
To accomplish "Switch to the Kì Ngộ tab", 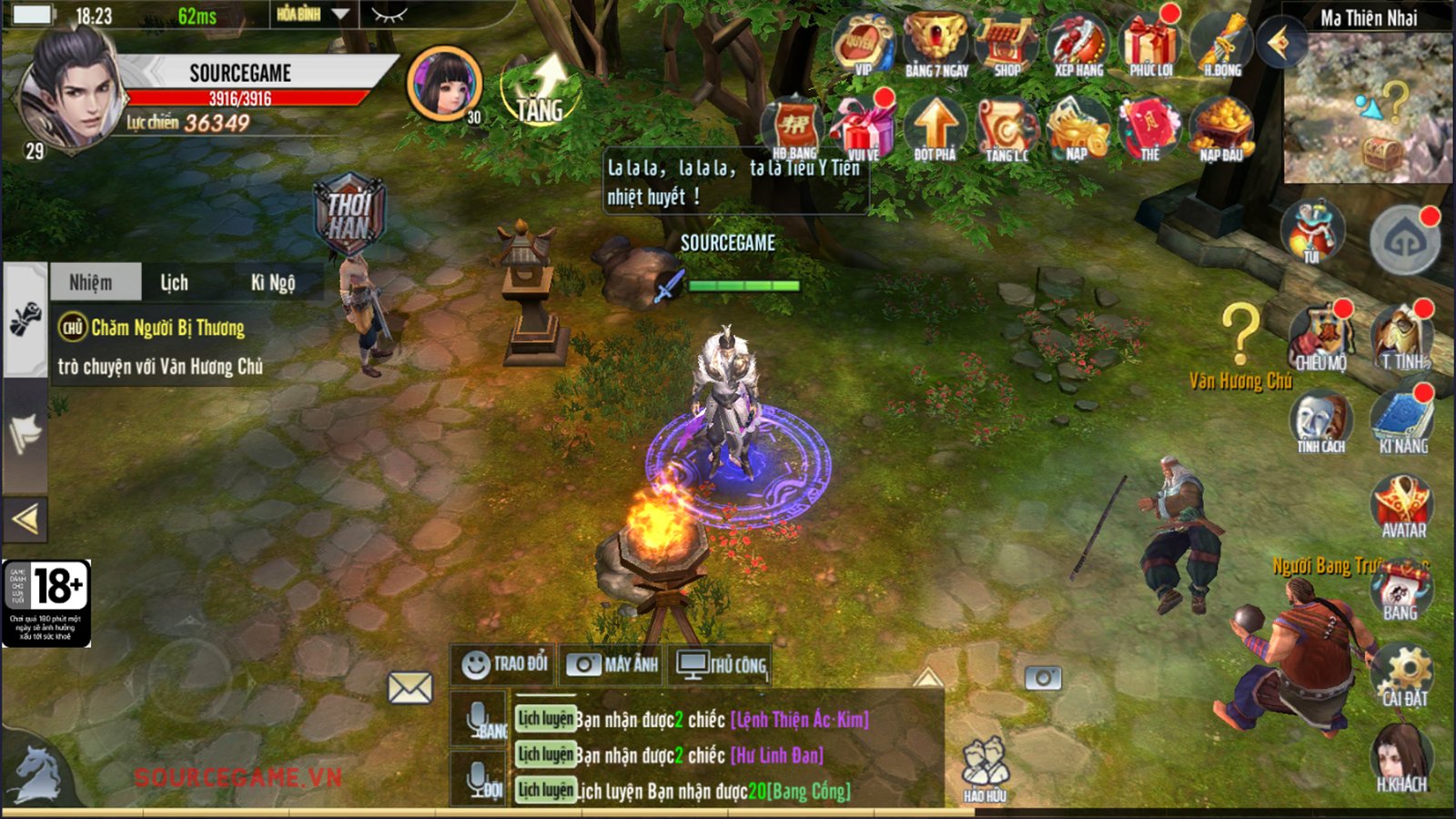I will coord(272,283).
